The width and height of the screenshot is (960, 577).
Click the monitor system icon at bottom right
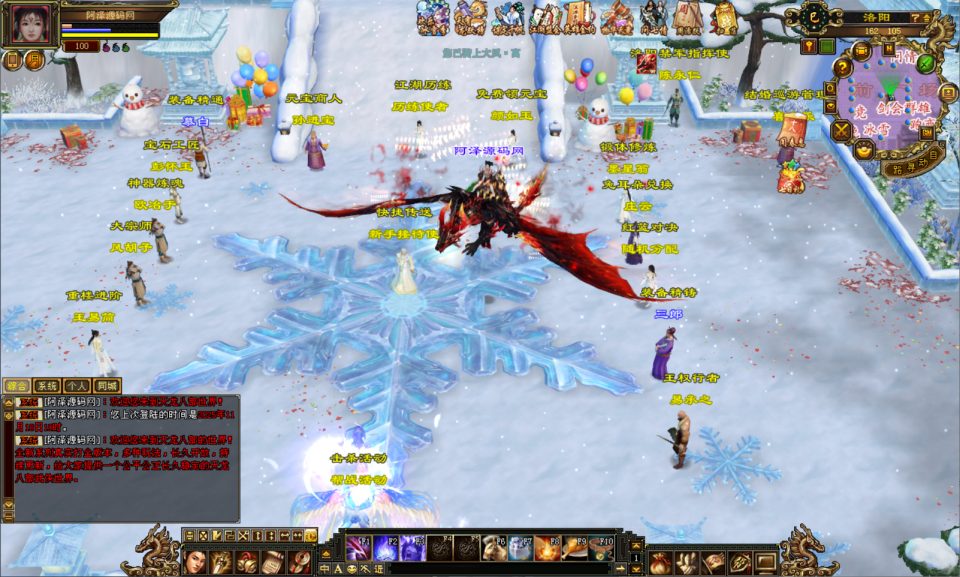[765, 562]
